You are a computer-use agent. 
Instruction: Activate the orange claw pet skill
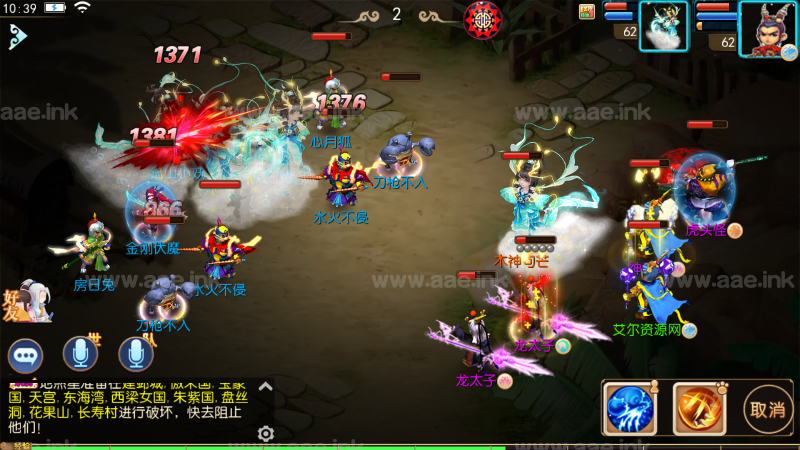tap(698, 409)
